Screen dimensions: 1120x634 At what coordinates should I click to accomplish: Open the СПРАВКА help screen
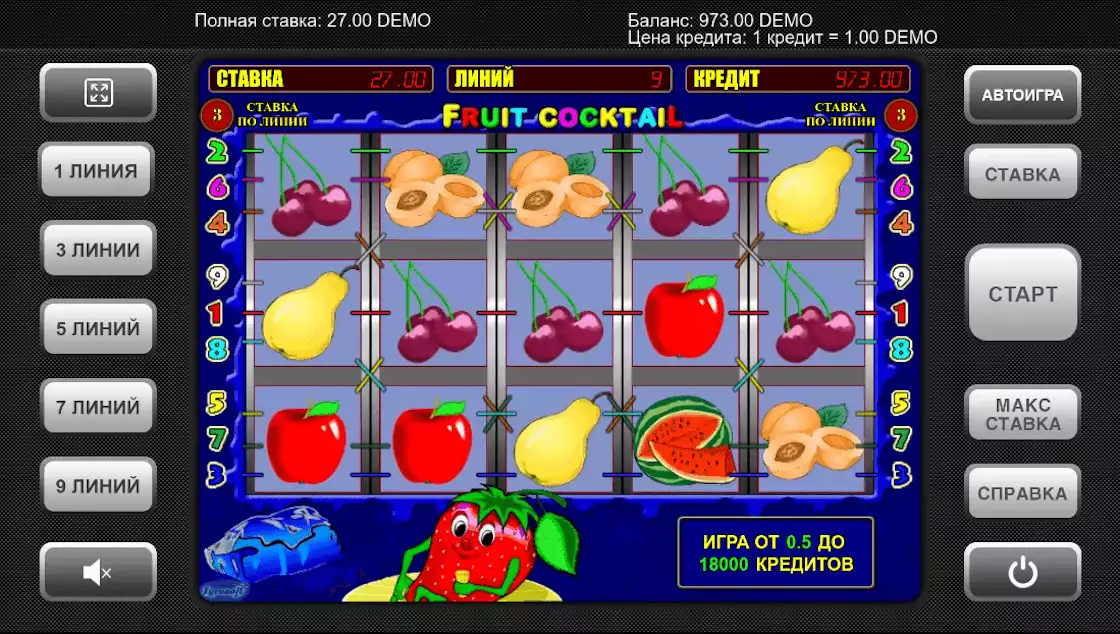1022,493
